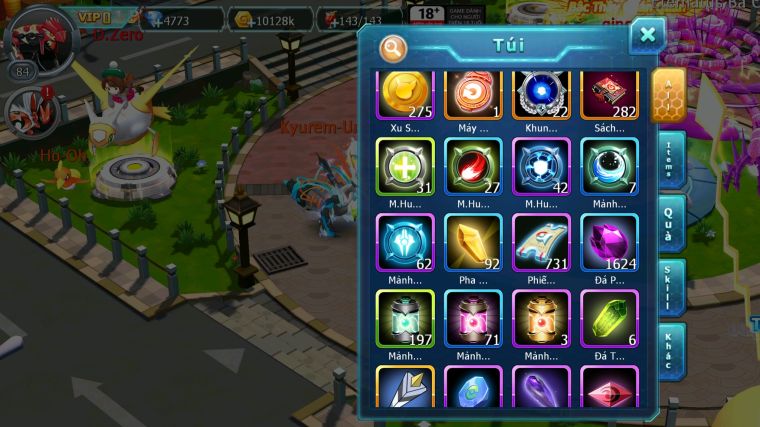This screenshot has width=760, height=427.
Task: Switch to the Quà tab
Action: pos(672,222)
